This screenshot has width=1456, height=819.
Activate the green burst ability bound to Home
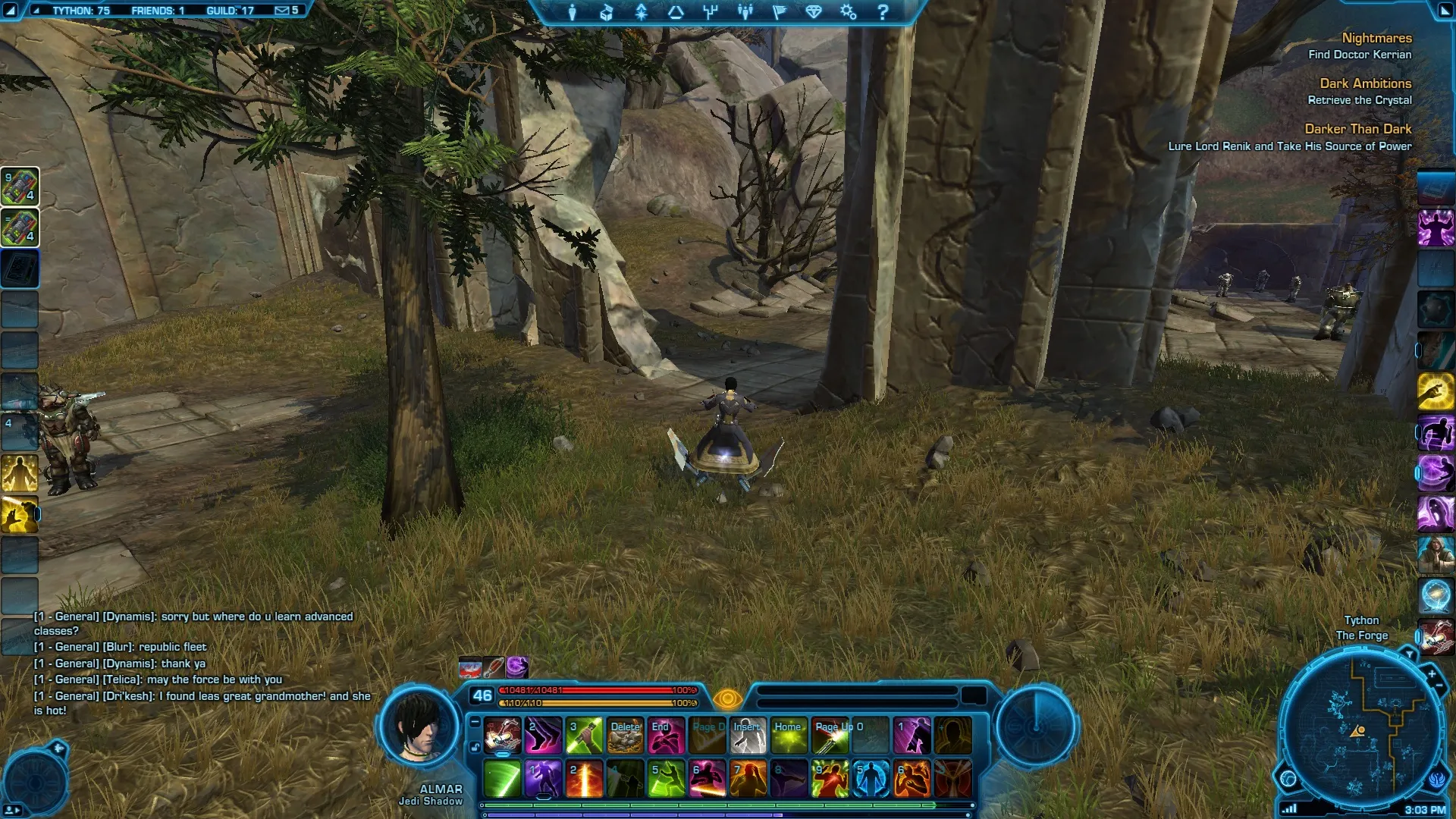pos(789,736)
